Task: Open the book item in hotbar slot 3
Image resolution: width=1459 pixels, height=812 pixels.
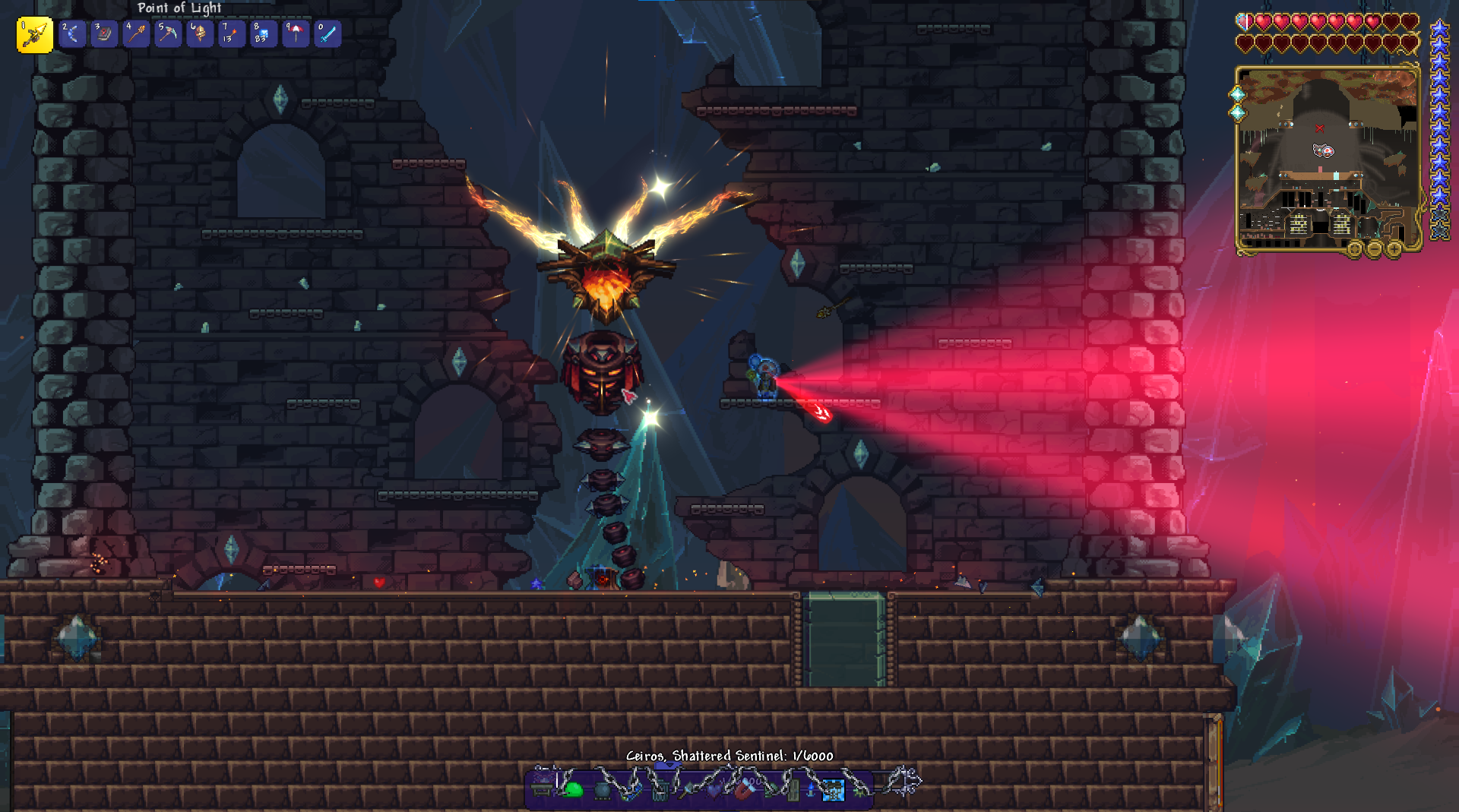Action: 104,34
